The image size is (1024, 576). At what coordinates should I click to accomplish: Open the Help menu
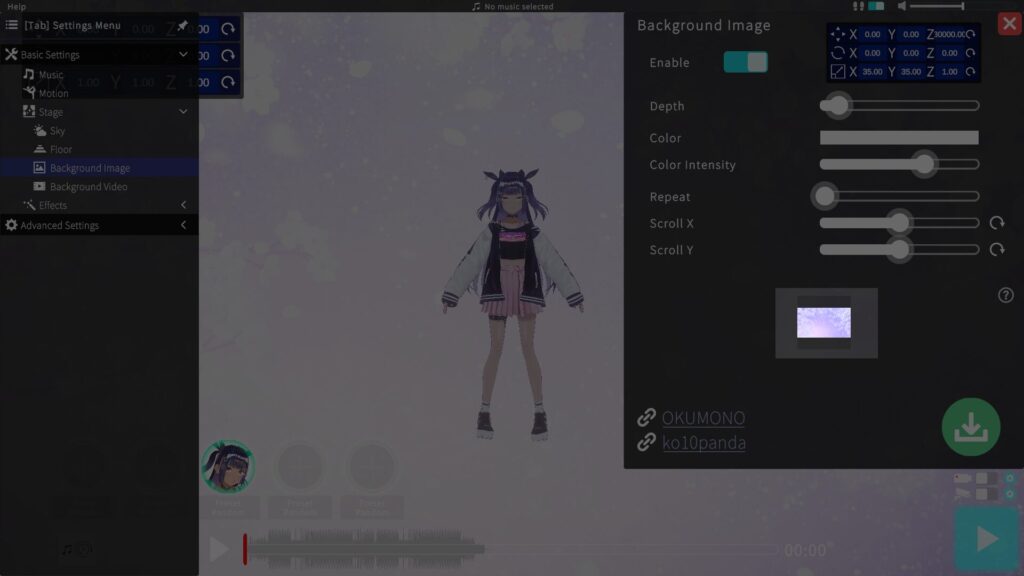point(17,6)
